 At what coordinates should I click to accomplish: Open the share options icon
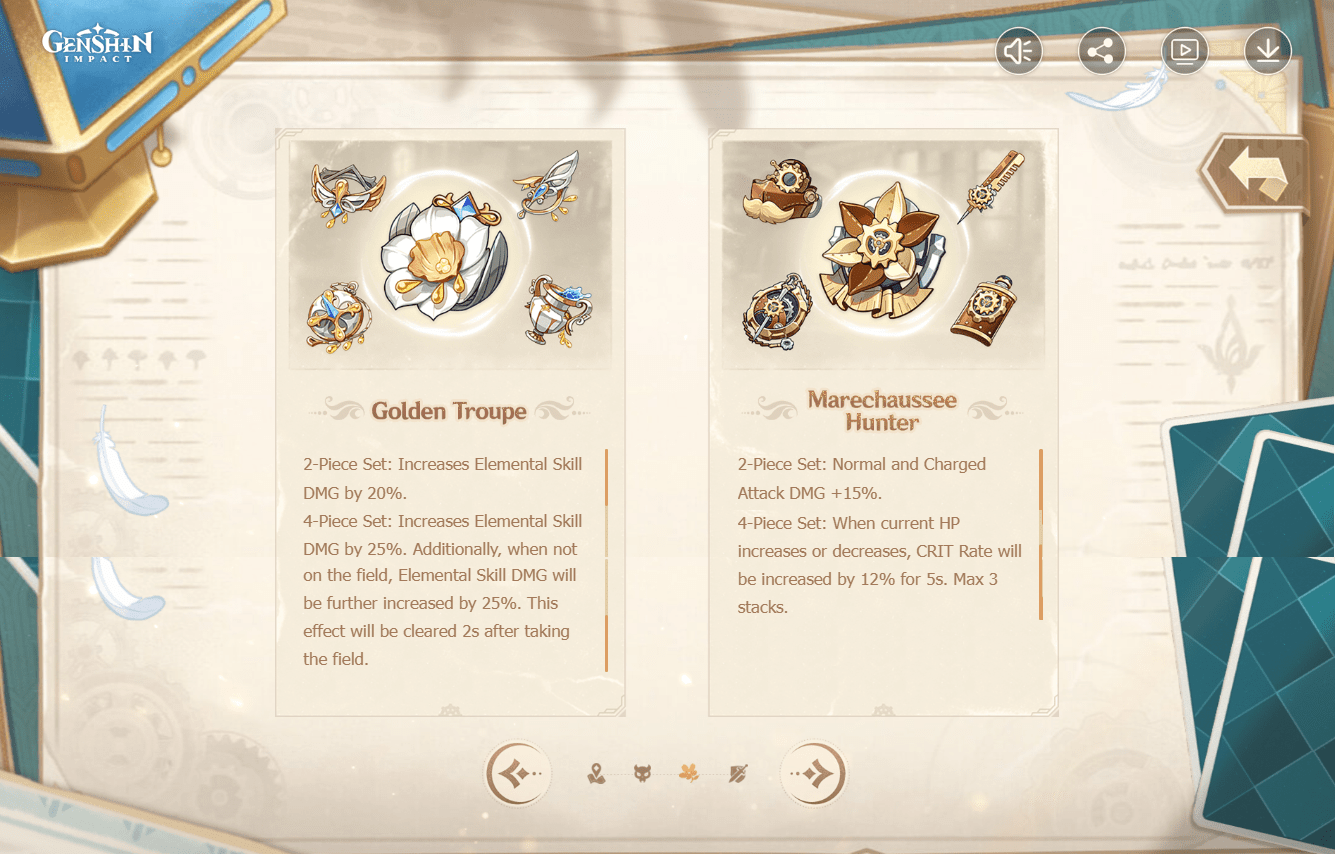point(1101,50)
